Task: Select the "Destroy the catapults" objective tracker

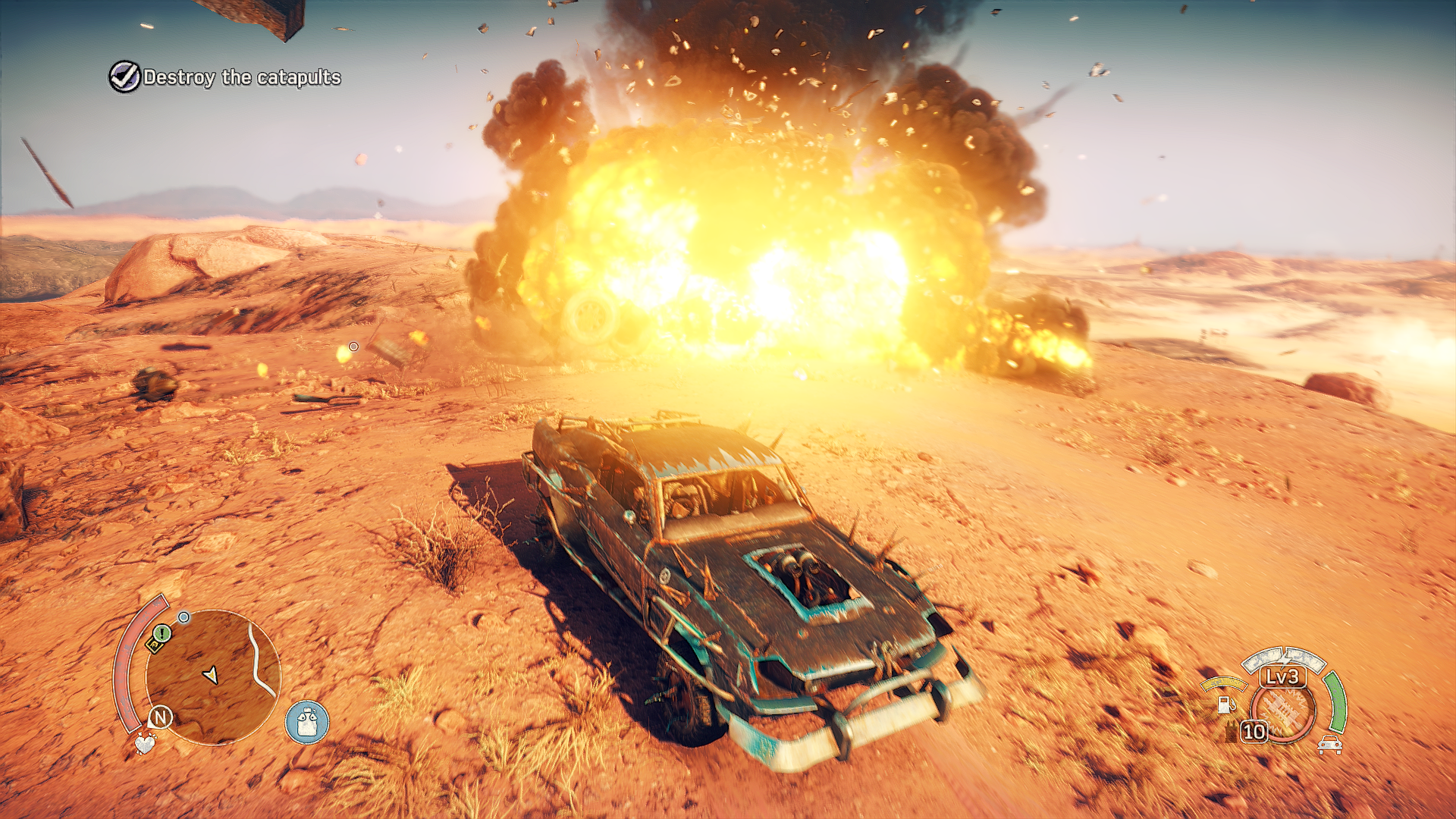Action: tap(225, 77)
